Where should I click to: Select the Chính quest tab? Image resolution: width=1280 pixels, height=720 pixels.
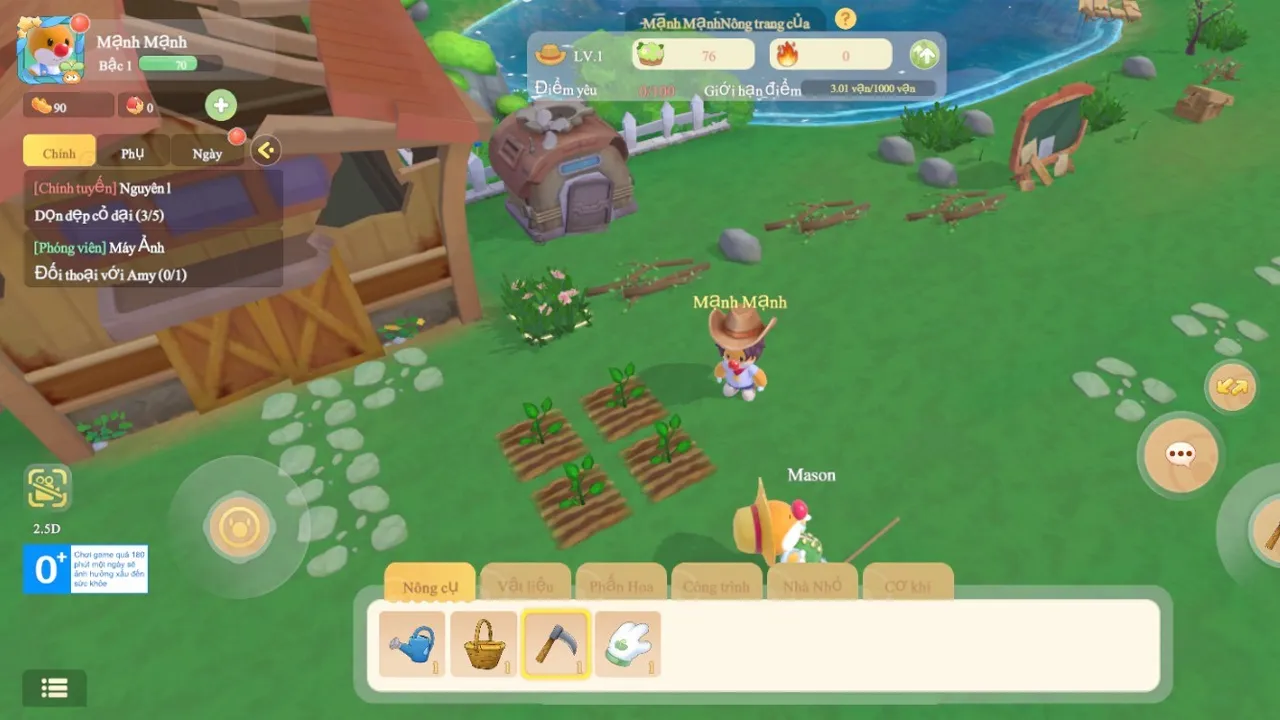(x=59, y=153)
